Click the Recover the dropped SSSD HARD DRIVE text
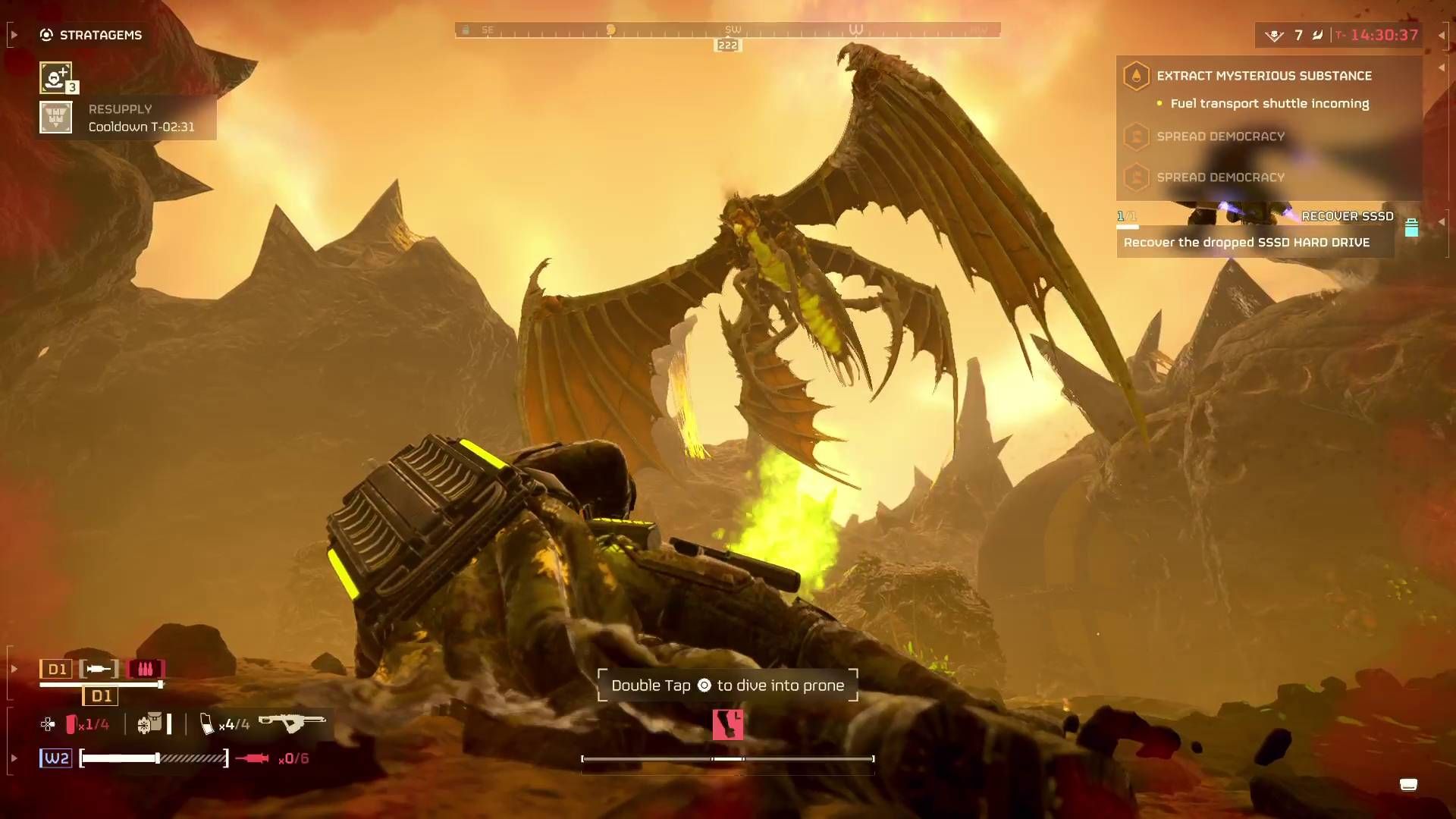The image size is (1456, 819). pos(1246,243)
